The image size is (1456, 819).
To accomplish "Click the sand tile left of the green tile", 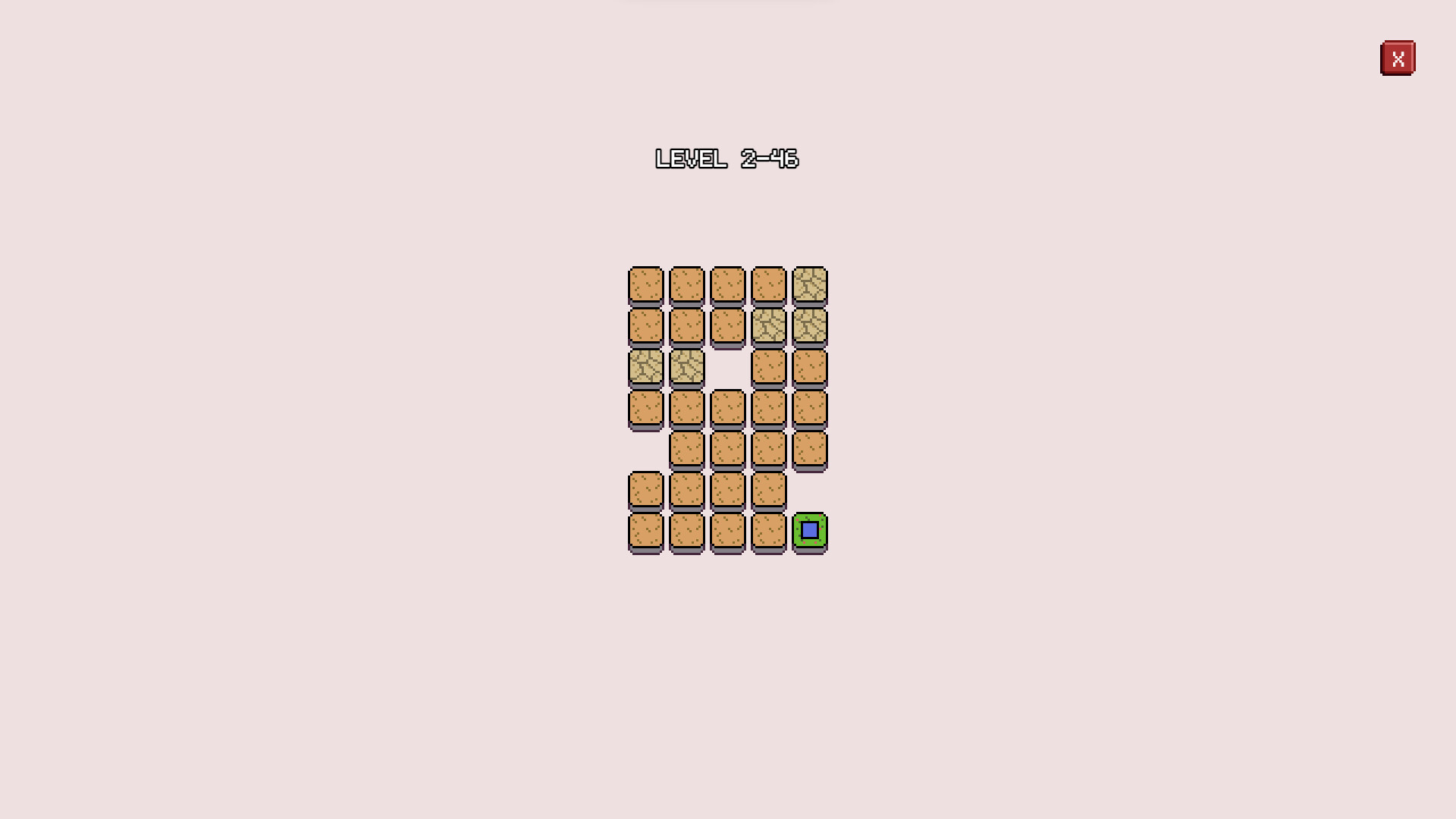I will [x=769, y=532].
